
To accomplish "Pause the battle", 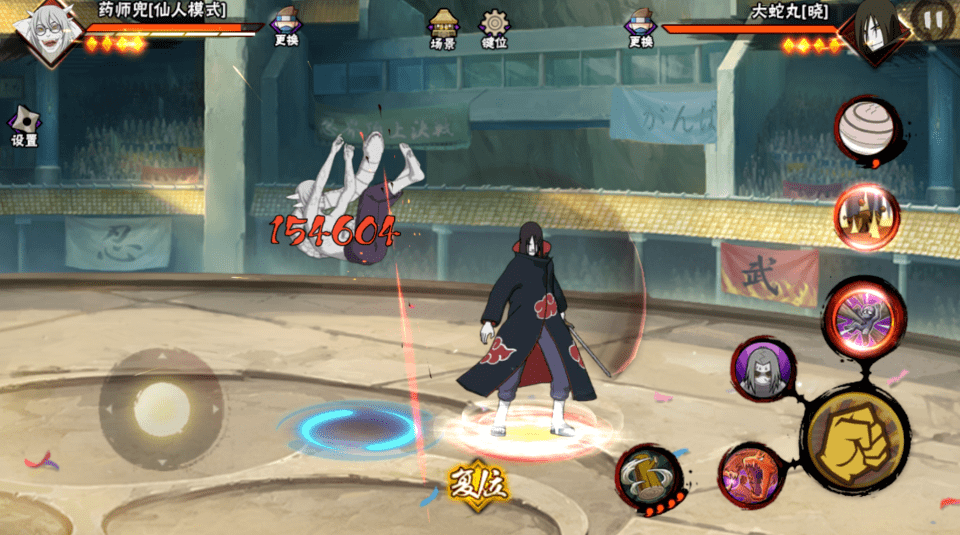I will [x=933, y=19].
